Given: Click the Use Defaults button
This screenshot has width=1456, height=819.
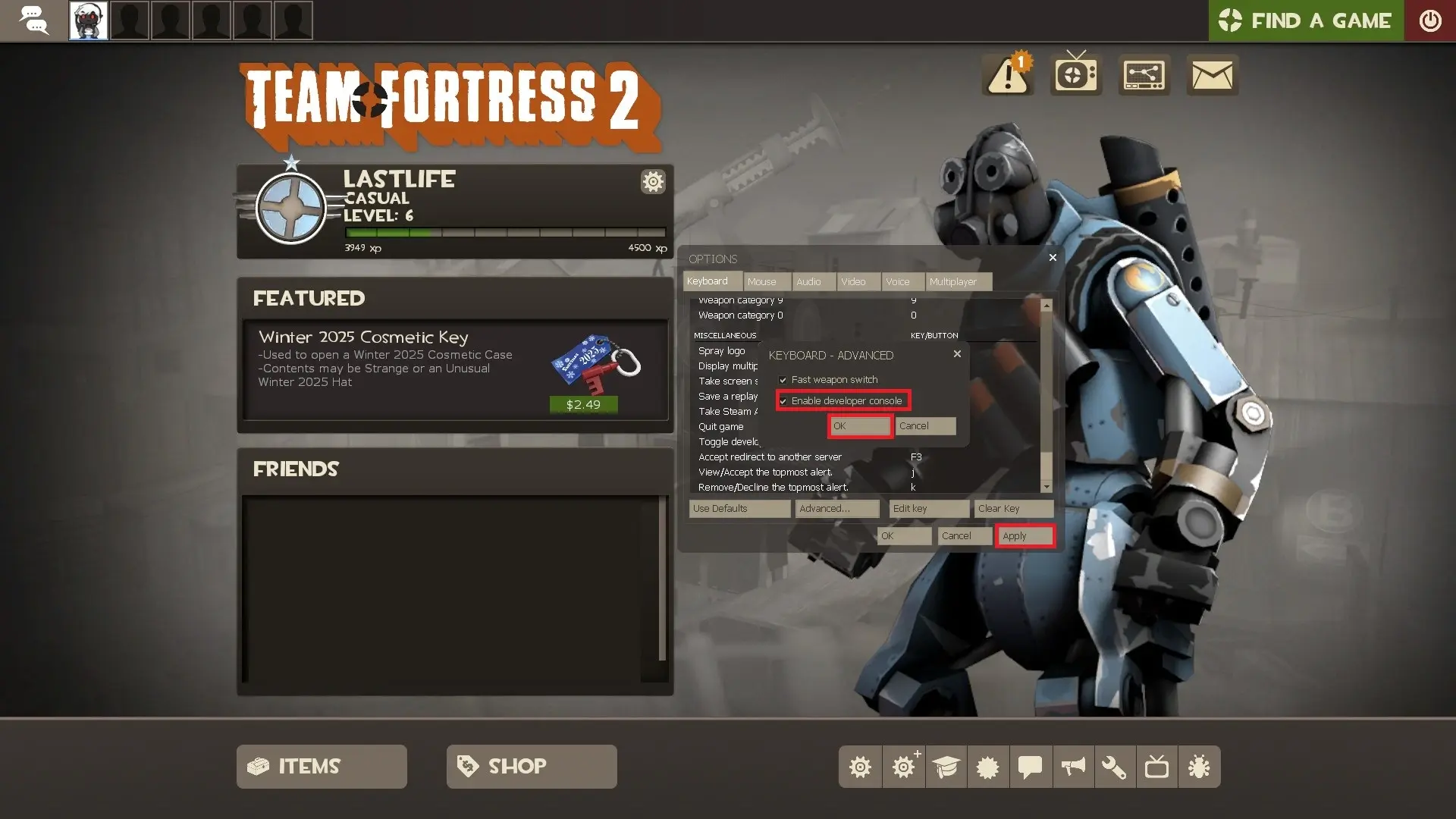Looking at the screenshot, I should pos(739,509).
